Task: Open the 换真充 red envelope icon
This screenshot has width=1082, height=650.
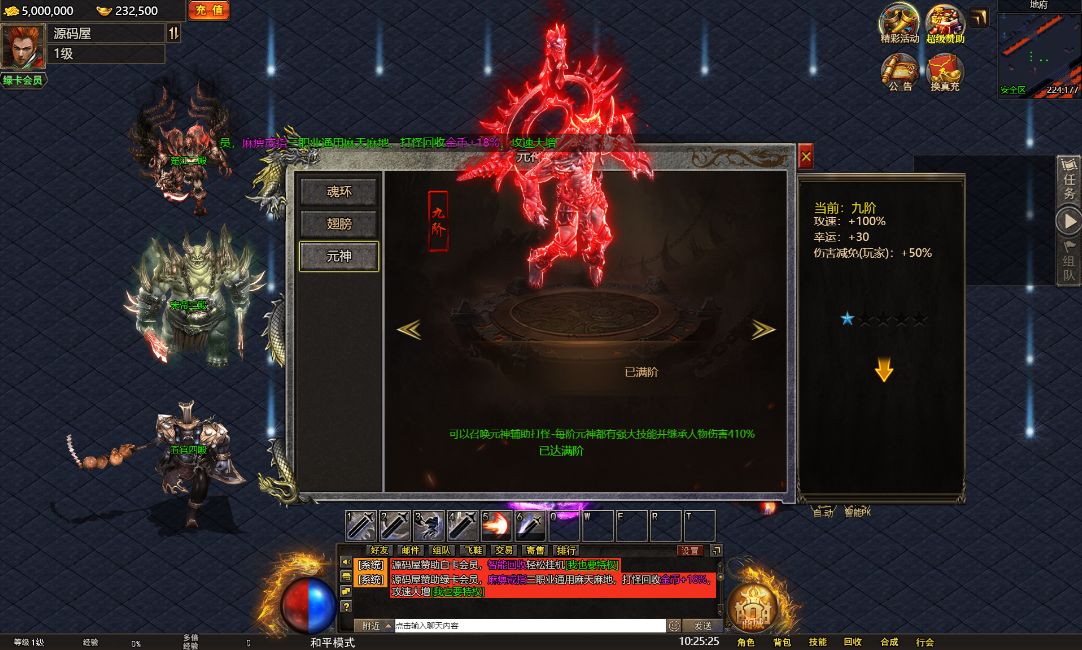Action: [945, 71]
